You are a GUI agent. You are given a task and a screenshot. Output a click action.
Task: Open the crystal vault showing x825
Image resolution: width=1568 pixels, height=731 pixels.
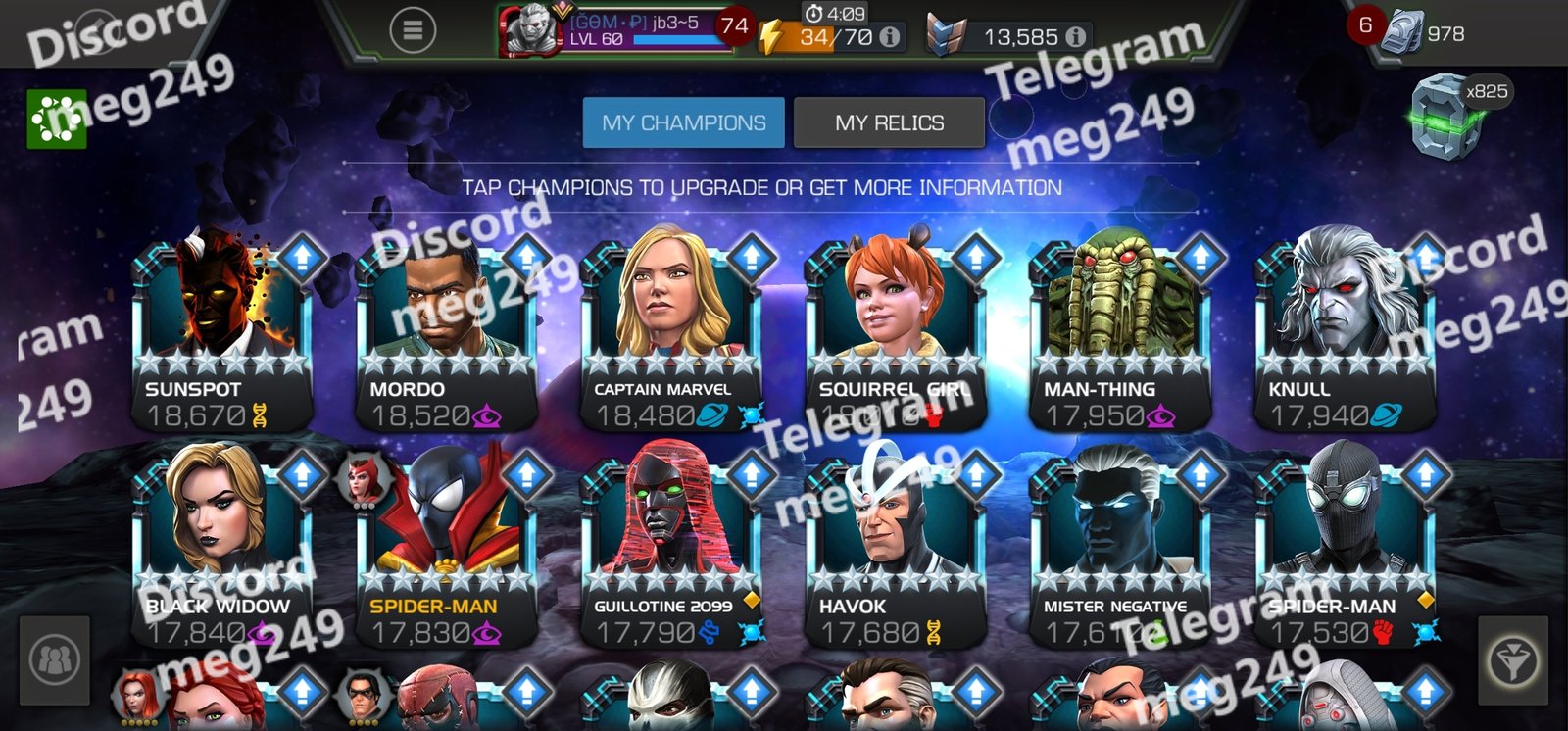click(x=1448, y=115)
